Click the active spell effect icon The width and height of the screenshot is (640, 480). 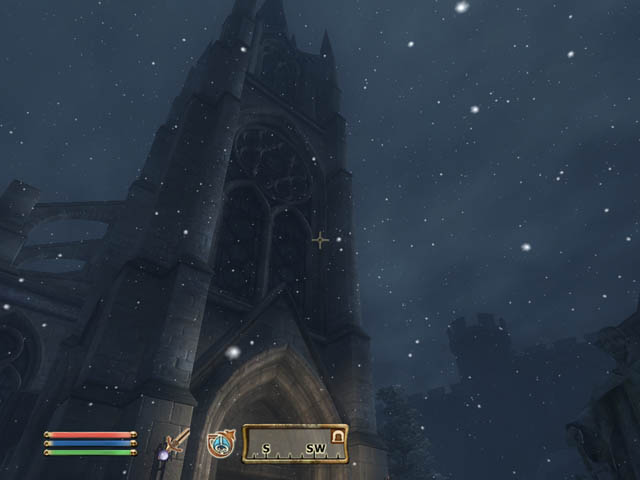[220, 443]
